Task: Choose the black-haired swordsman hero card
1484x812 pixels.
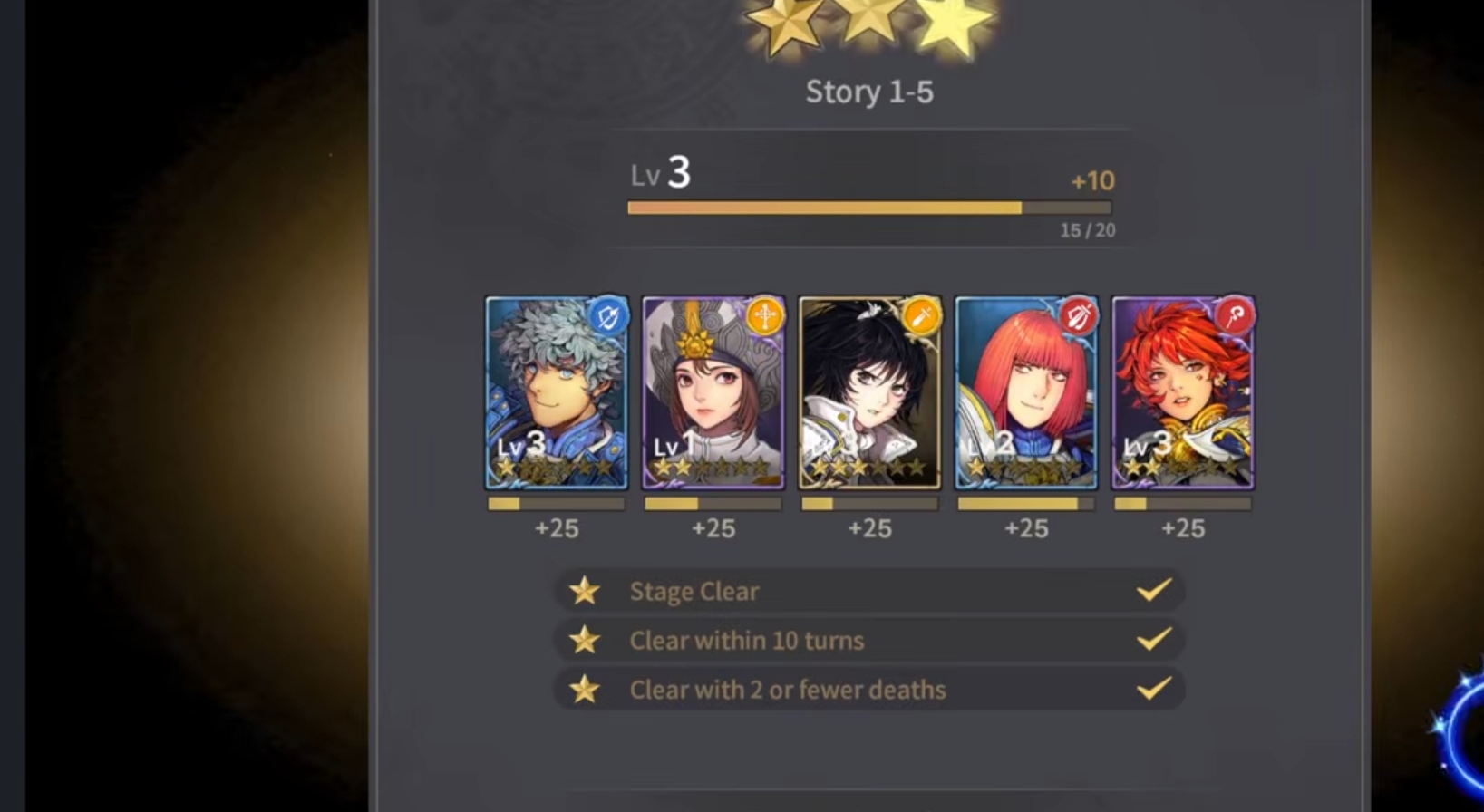Action: pyautogui.click(x=869, y=391)
